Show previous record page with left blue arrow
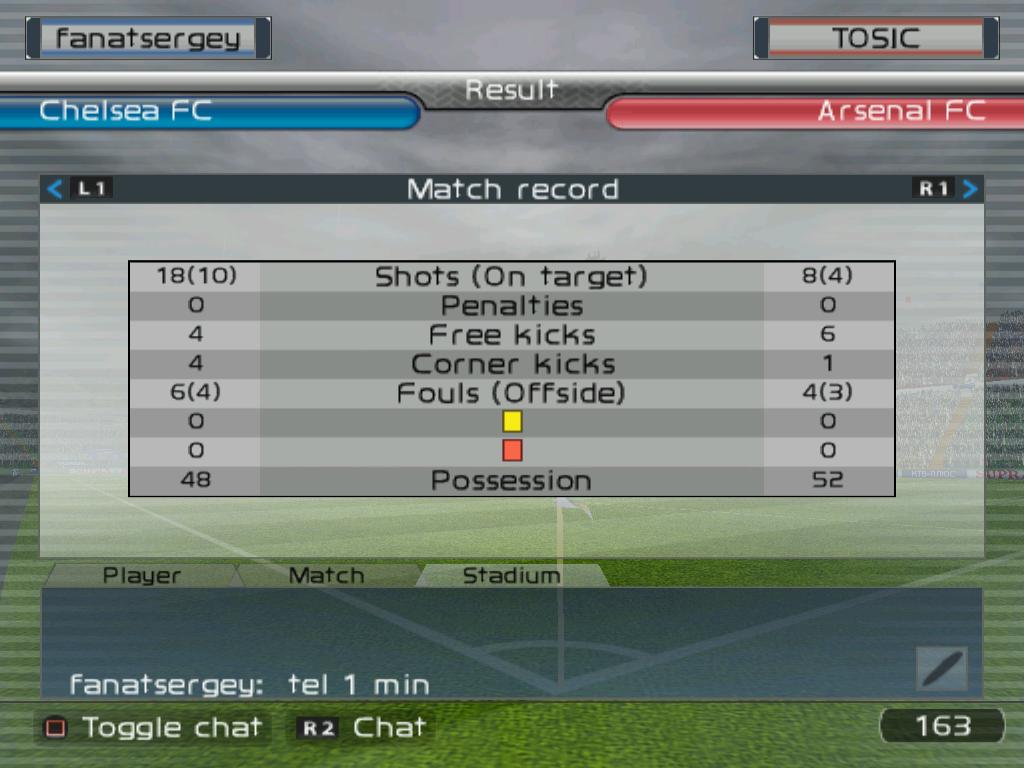 coord(55,188)
